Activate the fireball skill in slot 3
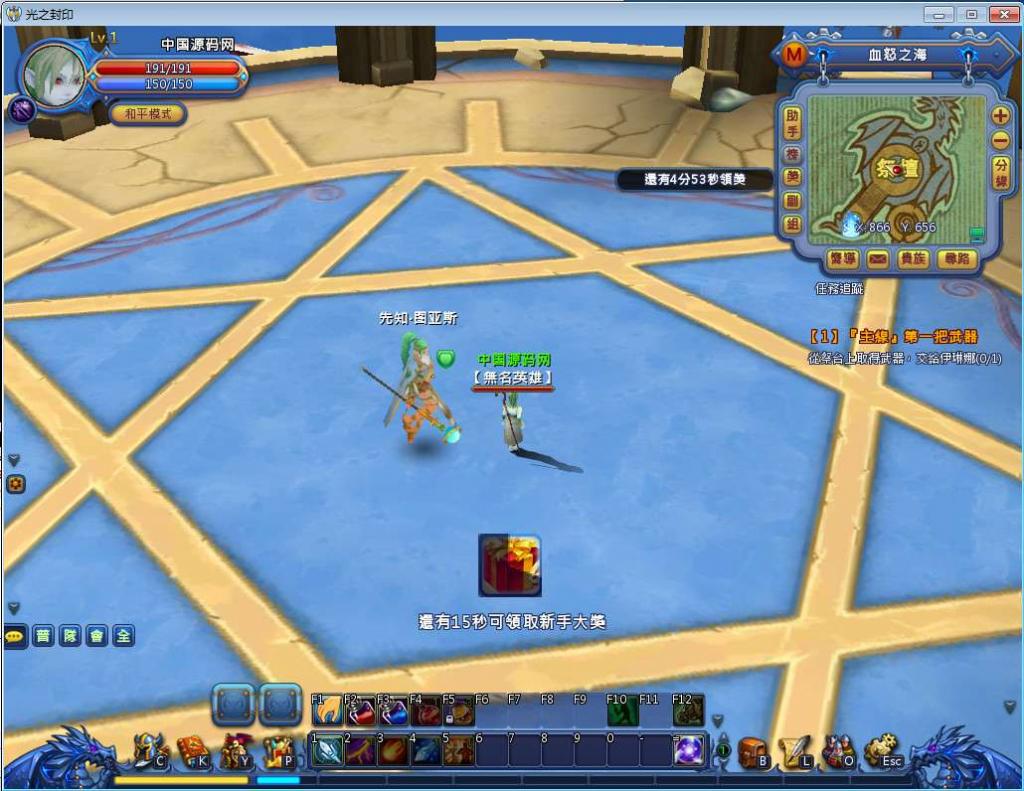This screenshot has height=791, width=1024. 393,750
